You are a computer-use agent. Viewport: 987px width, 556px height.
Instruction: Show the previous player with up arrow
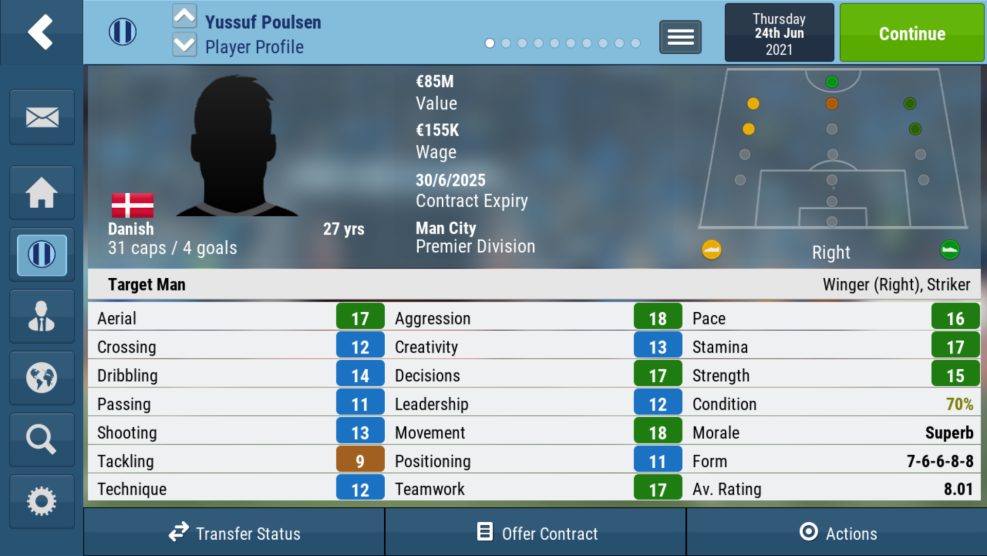click(x=185, y=17)
